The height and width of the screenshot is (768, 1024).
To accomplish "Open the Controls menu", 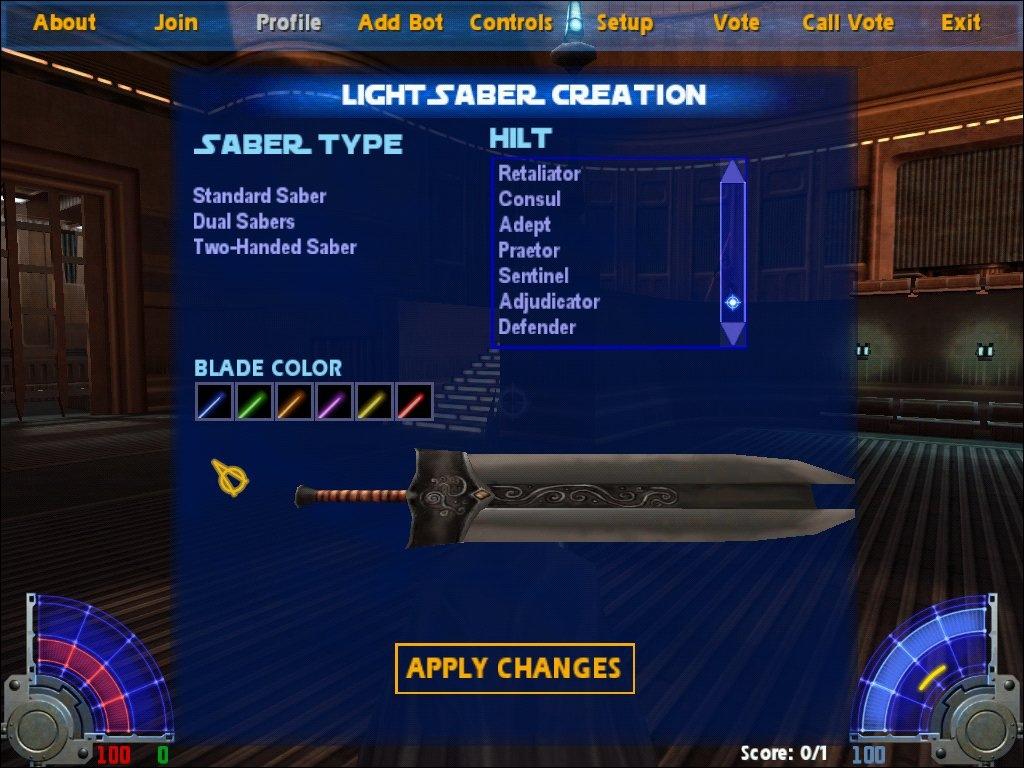I will click(x=510, y=22).
